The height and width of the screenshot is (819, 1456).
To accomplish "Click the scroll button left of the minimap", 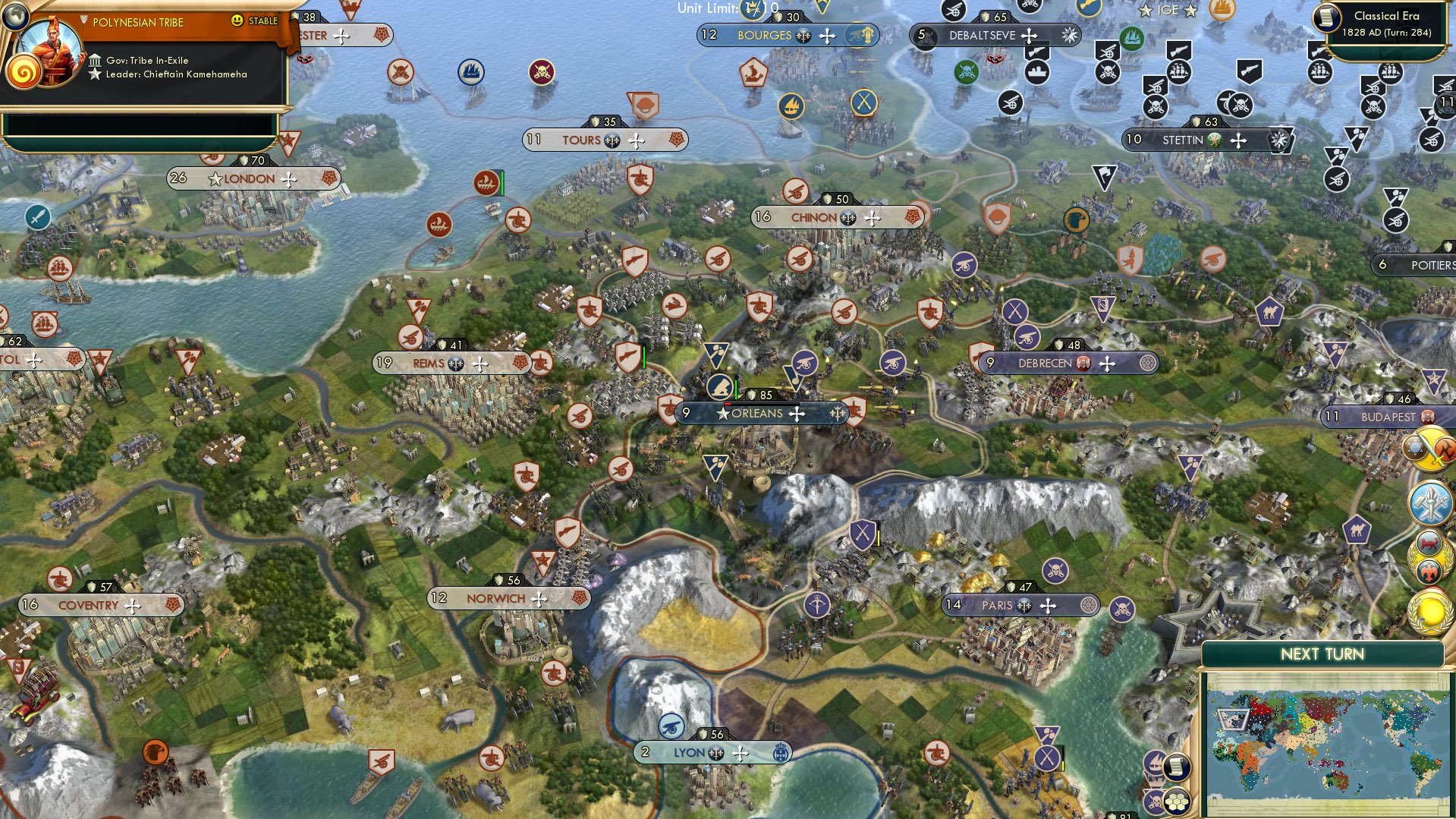I will tap(1175, 767).
